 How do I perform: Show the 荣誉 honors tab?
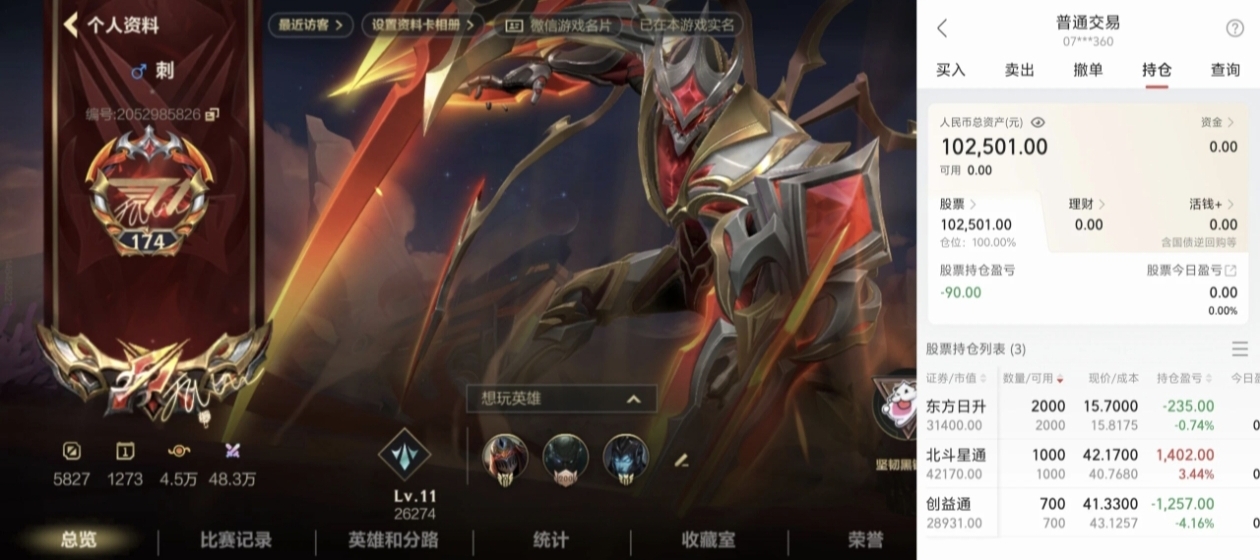[865, 540]
